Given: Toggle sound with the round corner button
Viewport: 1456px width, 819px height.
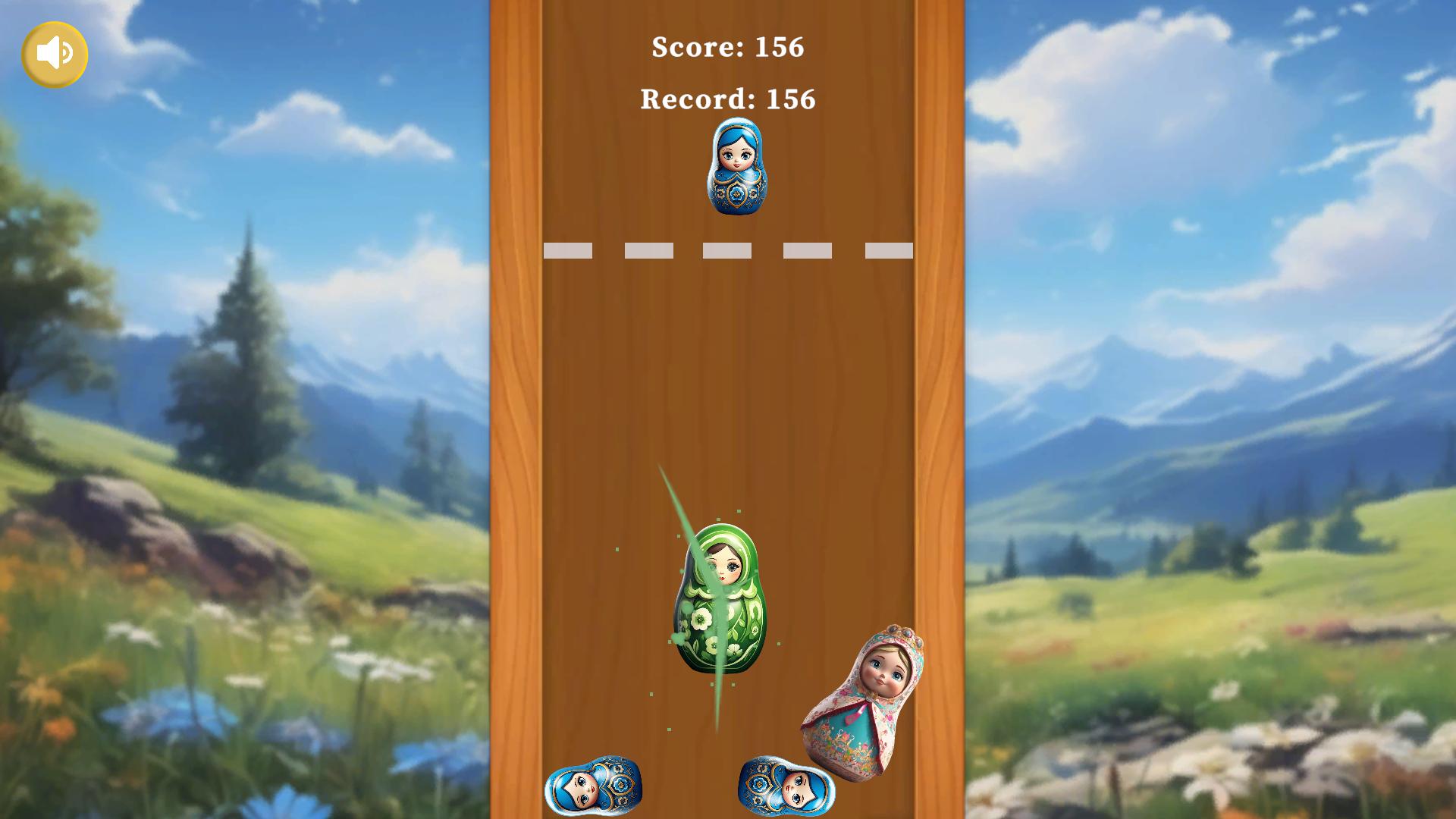Looking at the screenshot, I should (55, 54).
